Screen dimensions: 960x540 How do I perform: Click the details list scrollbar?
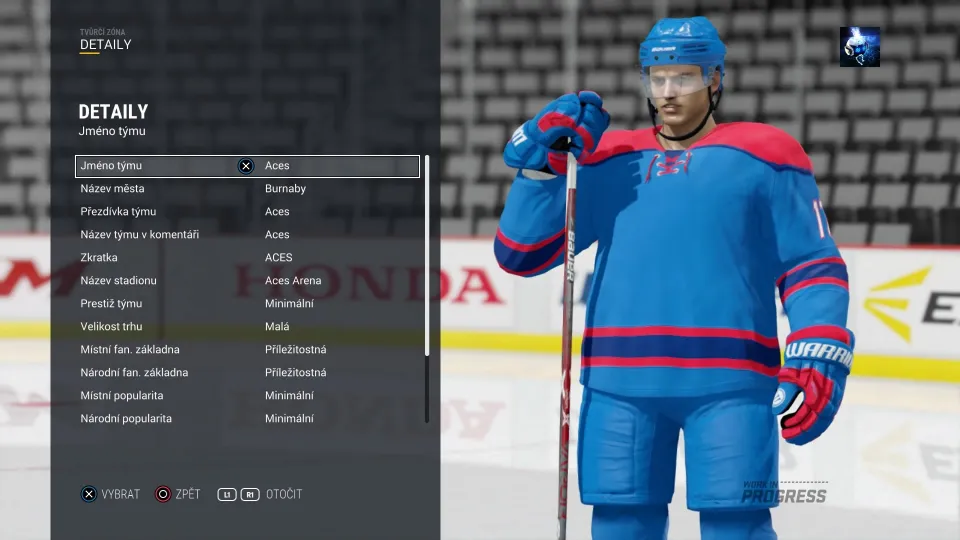[x=427, y=255]
